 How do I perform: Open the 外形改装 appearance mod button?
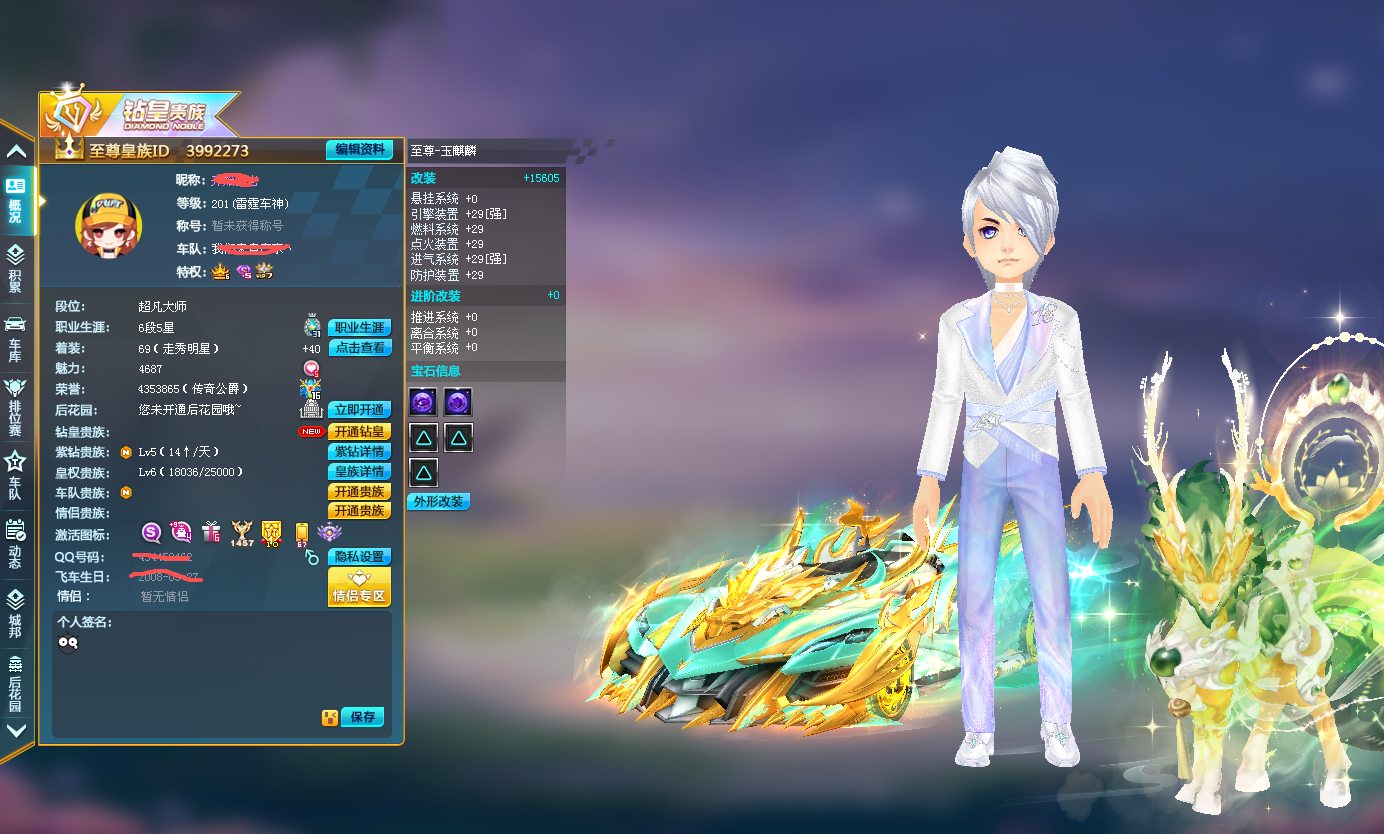coord(439,502)
